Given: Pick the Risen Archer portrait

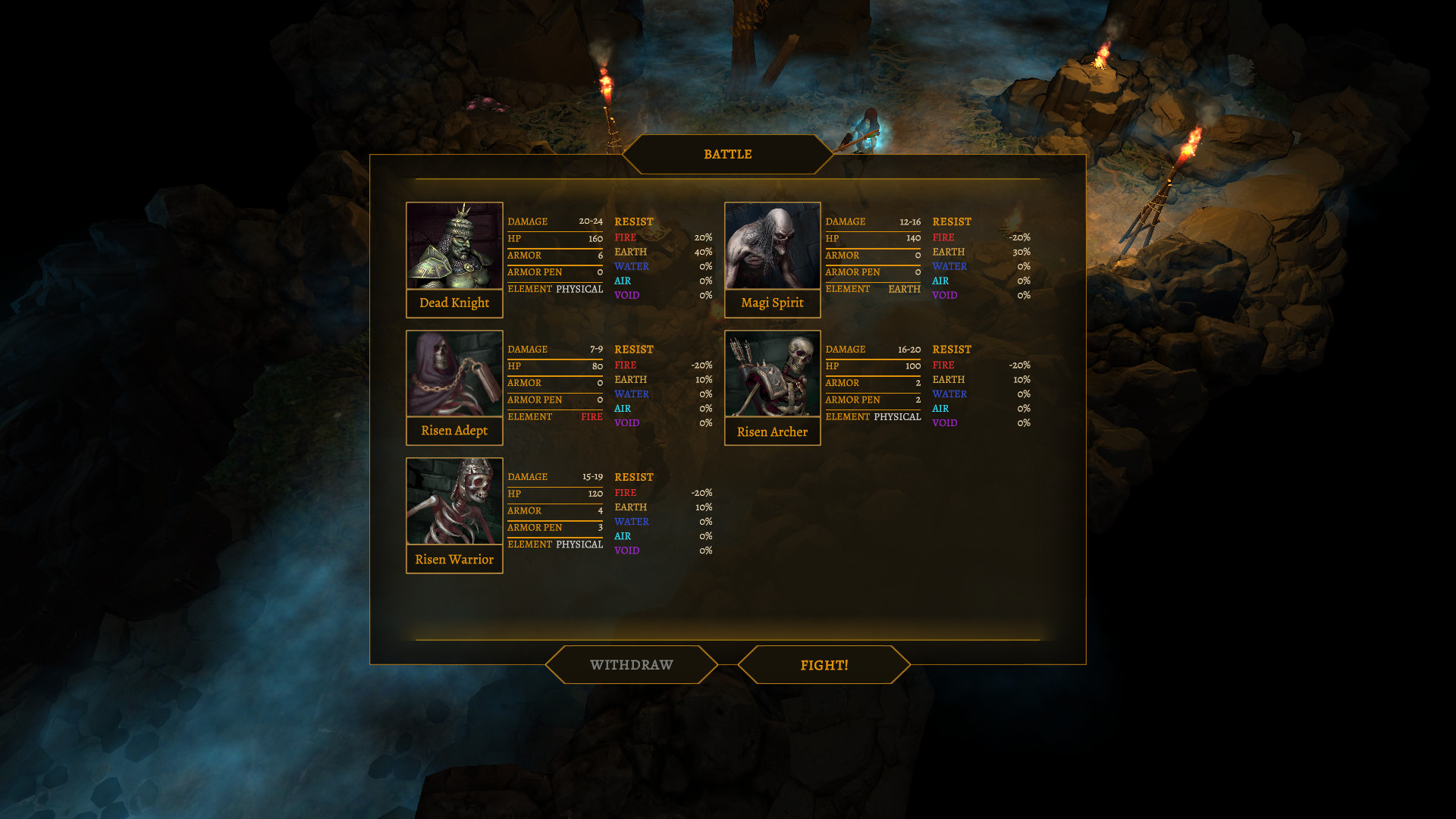Looking at the screenshot, I should [x=772, y=374].
